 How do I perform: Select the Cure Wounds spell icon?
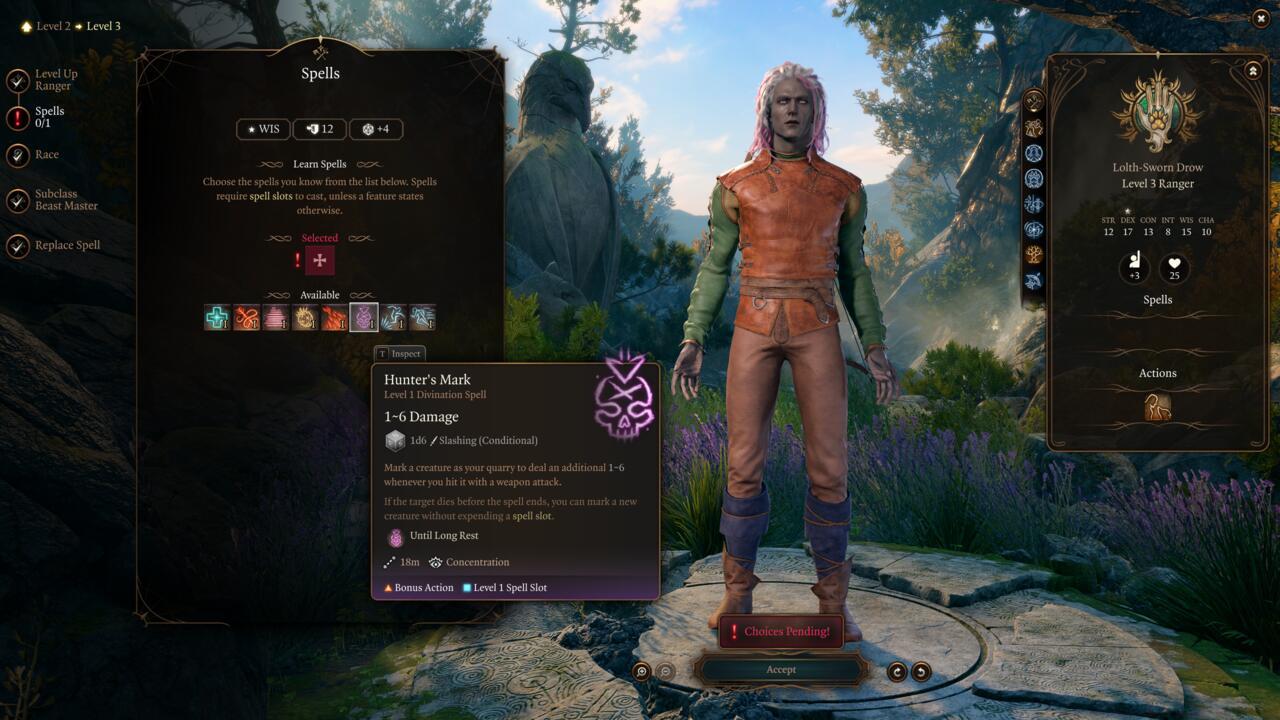tap(218, 317)
